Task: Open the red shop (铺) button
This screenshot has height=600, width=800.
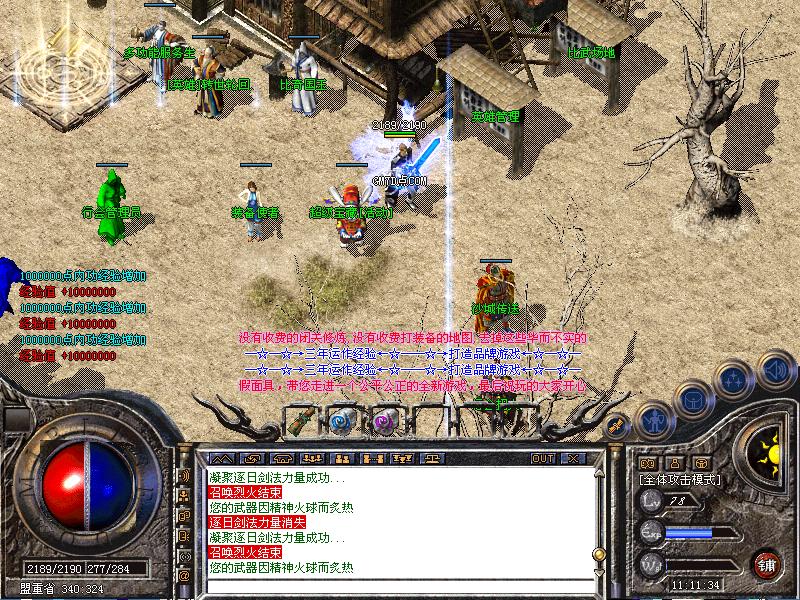Action: 767,563
